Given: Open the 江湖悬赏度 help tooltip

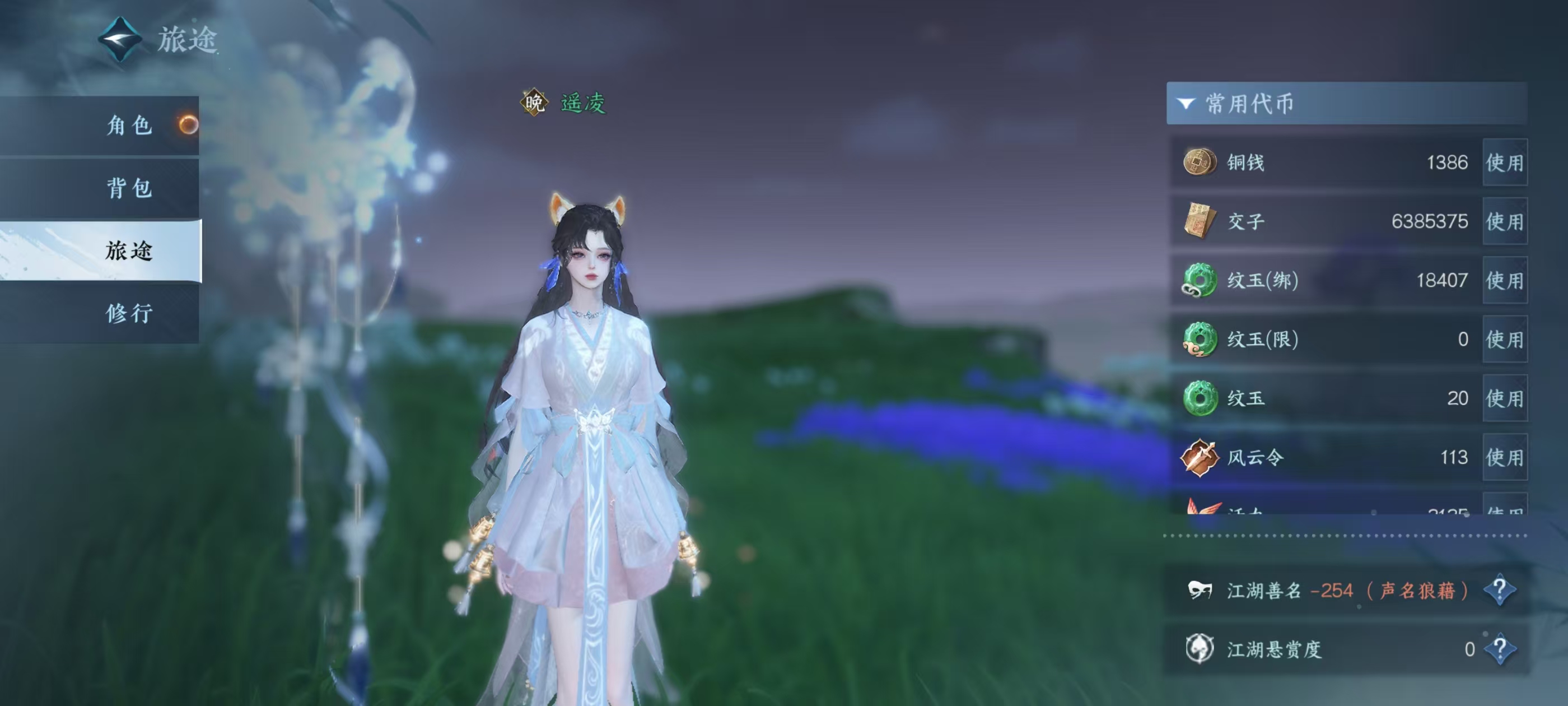Looking at the screenshot, I should point(1499,649).
